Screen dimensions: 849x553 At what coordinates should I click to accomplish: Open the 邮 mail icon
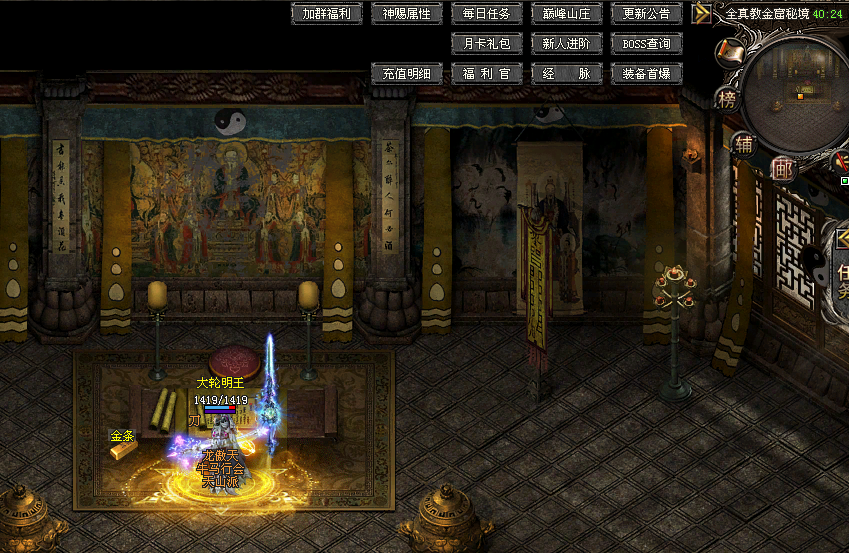(x=784, y=169)
